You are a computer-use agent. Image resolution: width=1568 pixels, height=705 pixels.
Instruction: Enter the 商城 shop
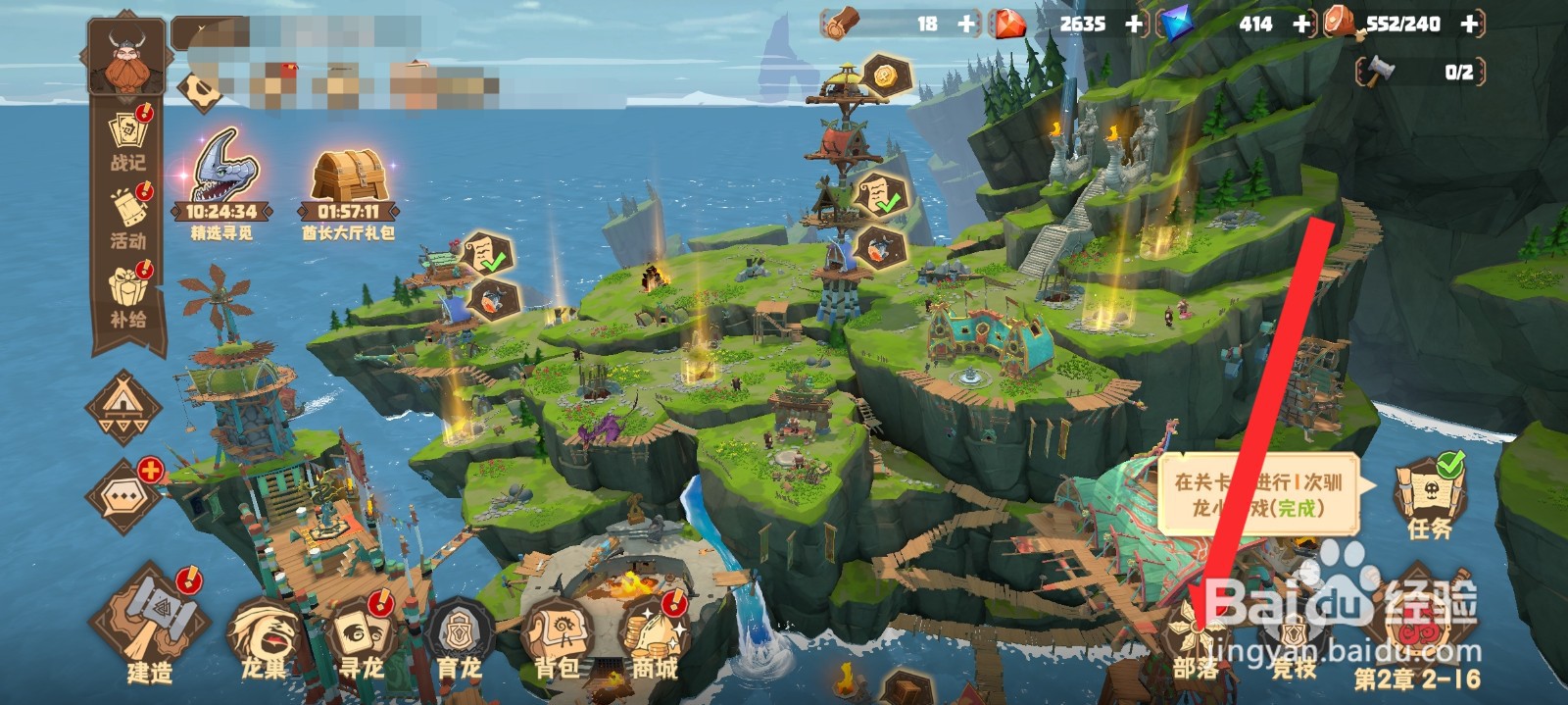point(655,637)
